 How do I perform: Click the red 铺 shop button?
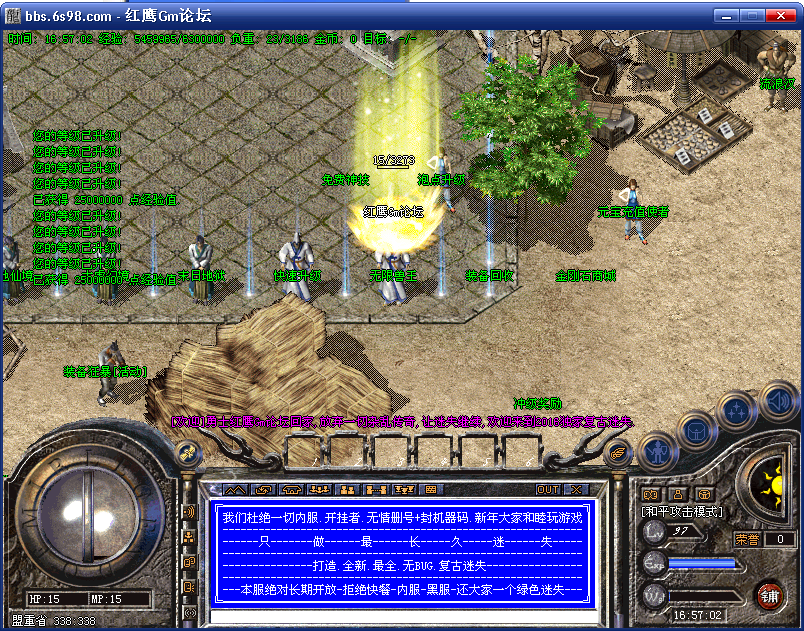point(770,596)
